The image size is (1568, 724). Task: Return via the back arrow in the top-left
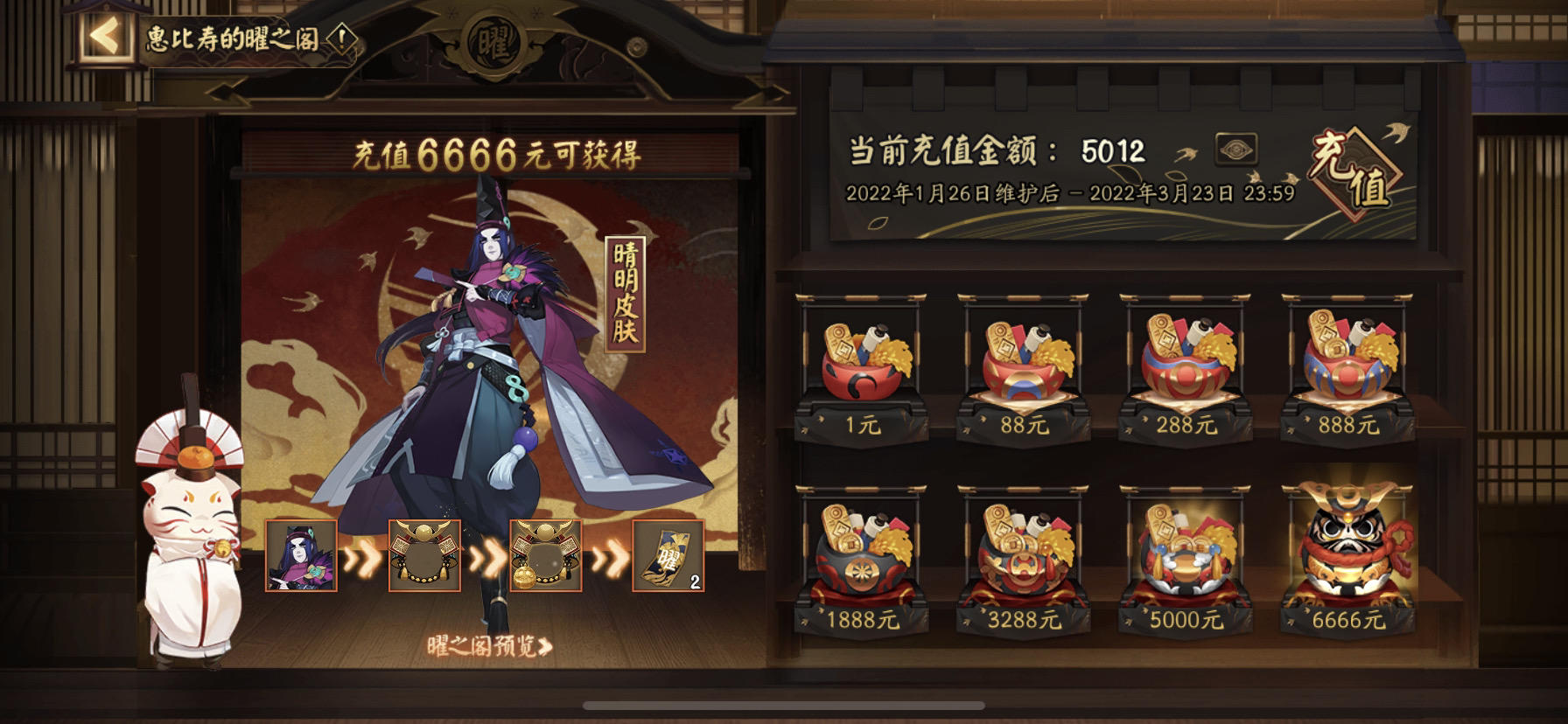coord(101,37)
